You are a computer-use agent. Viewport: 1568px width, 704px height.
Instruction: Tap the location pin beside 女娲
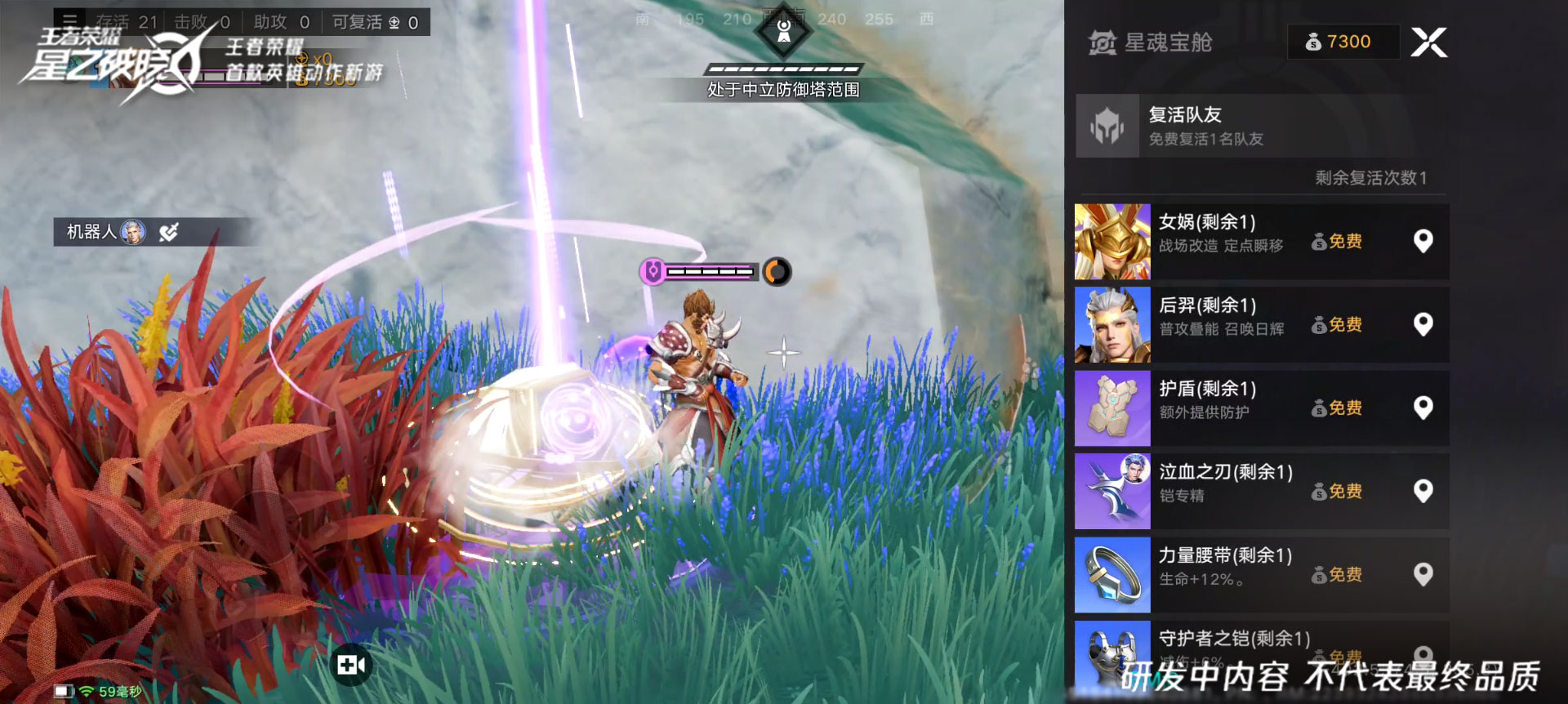pos(1423,241)
